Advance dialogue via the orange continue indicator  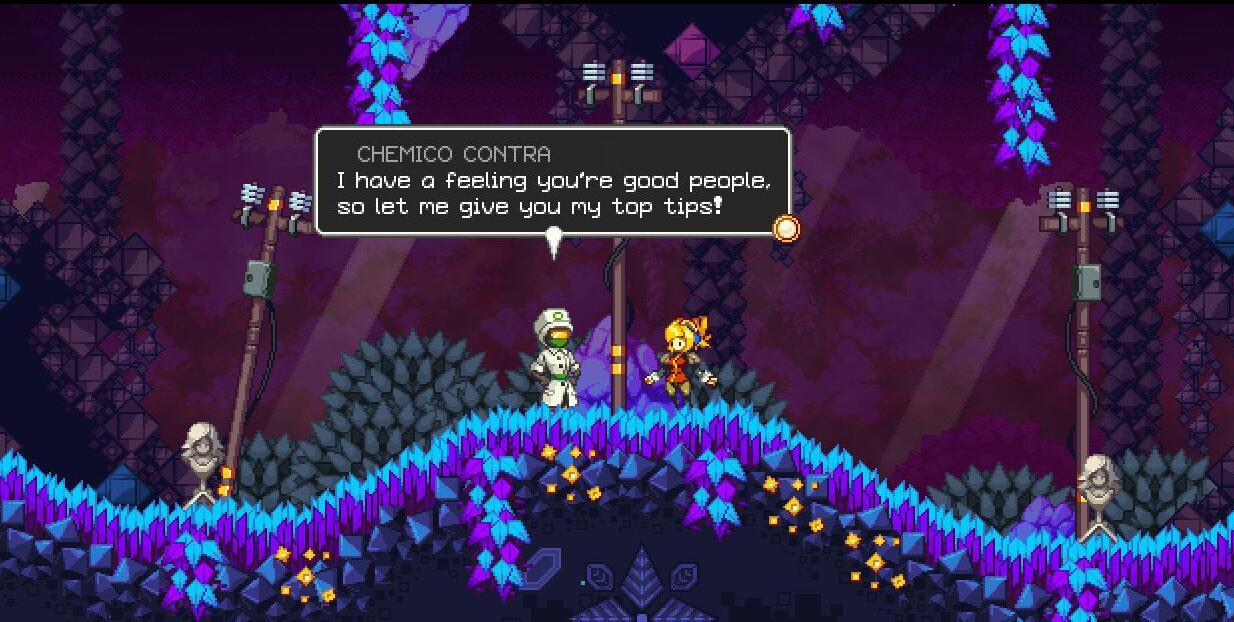coord(787,229)
